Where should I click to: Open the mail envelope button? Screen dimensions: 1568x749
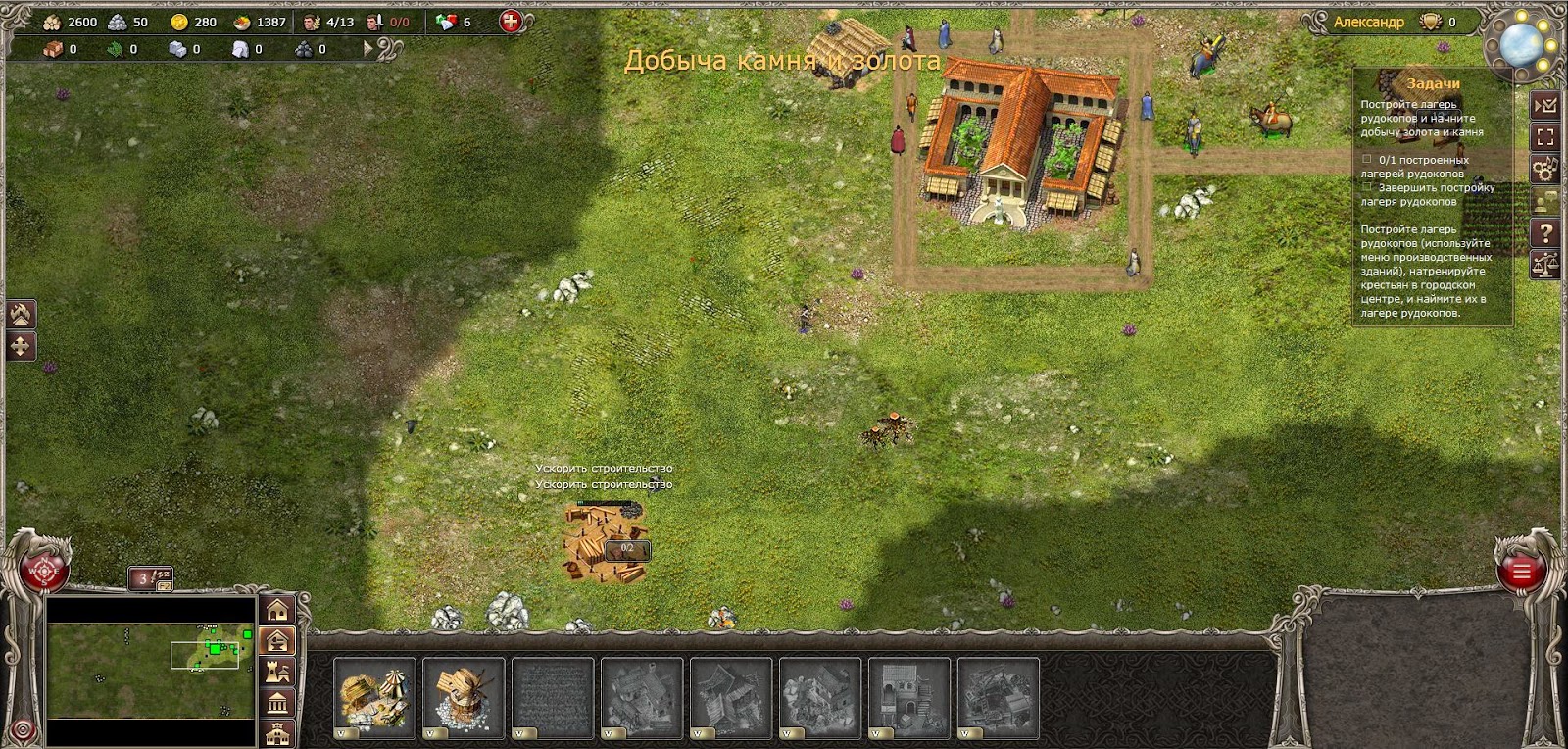click(x=1545, y=105)
